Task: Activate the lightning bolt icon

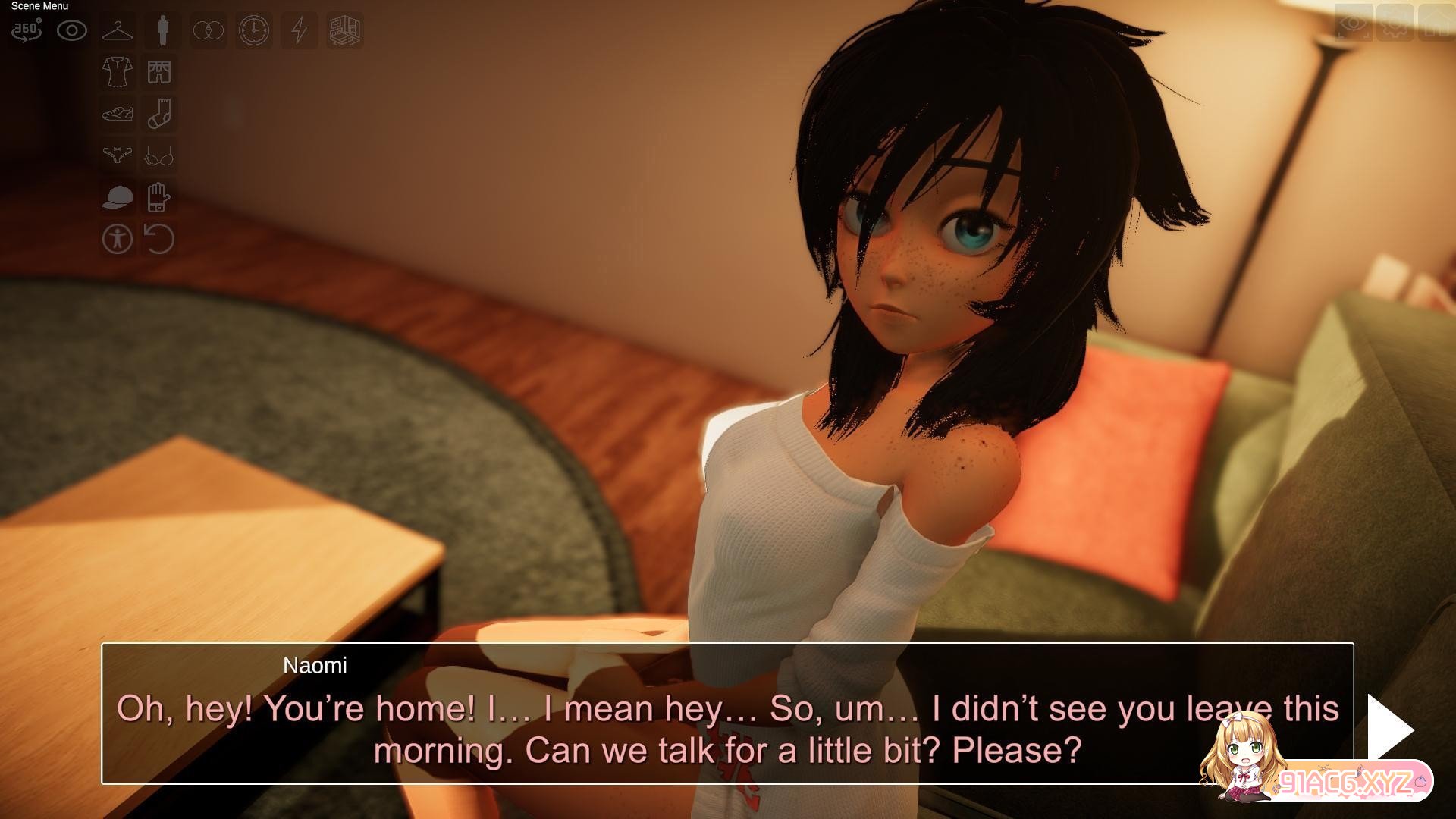Action: tap(300, 30)
